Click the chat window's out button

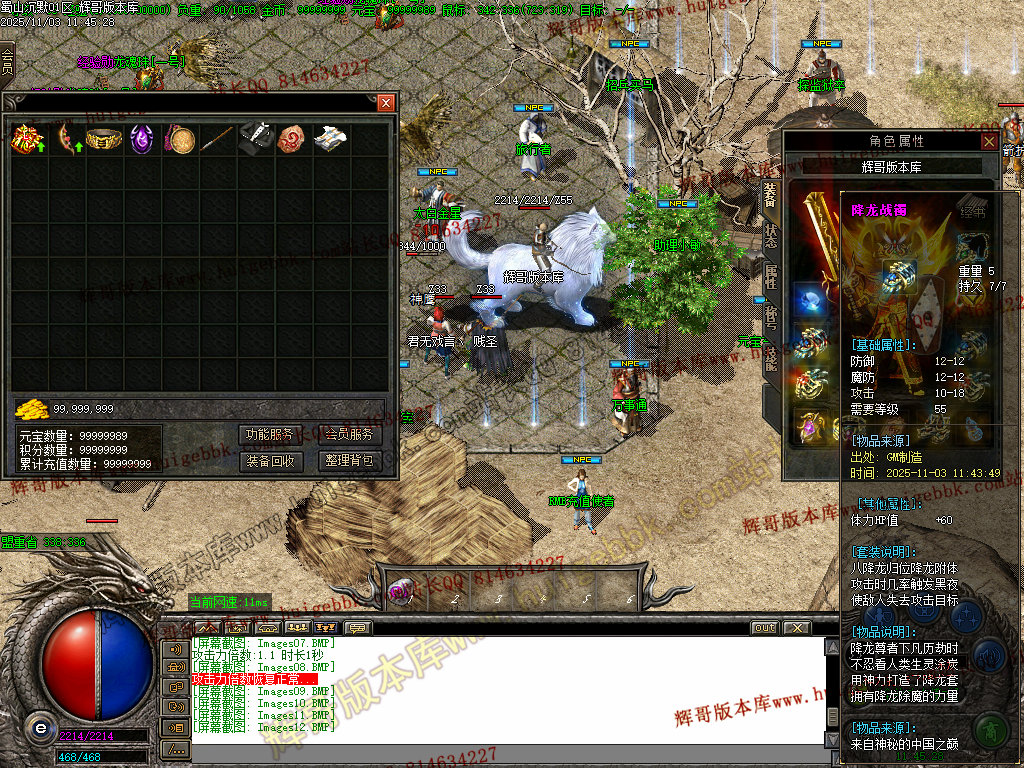tap(765, 628)
